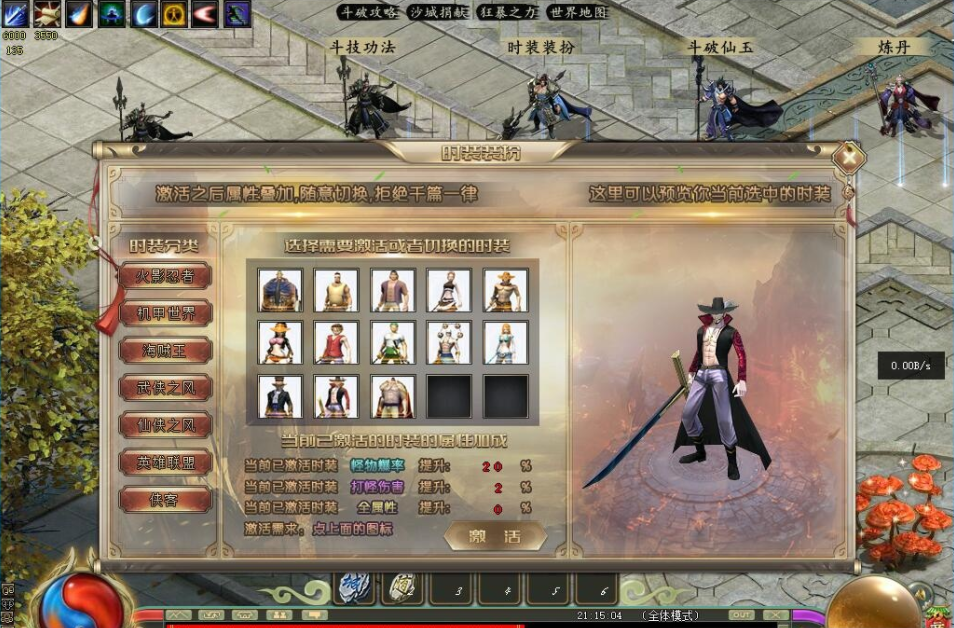954x628 pixels.
Task: Activate the 狂暴之力 button
Action: 508,12
